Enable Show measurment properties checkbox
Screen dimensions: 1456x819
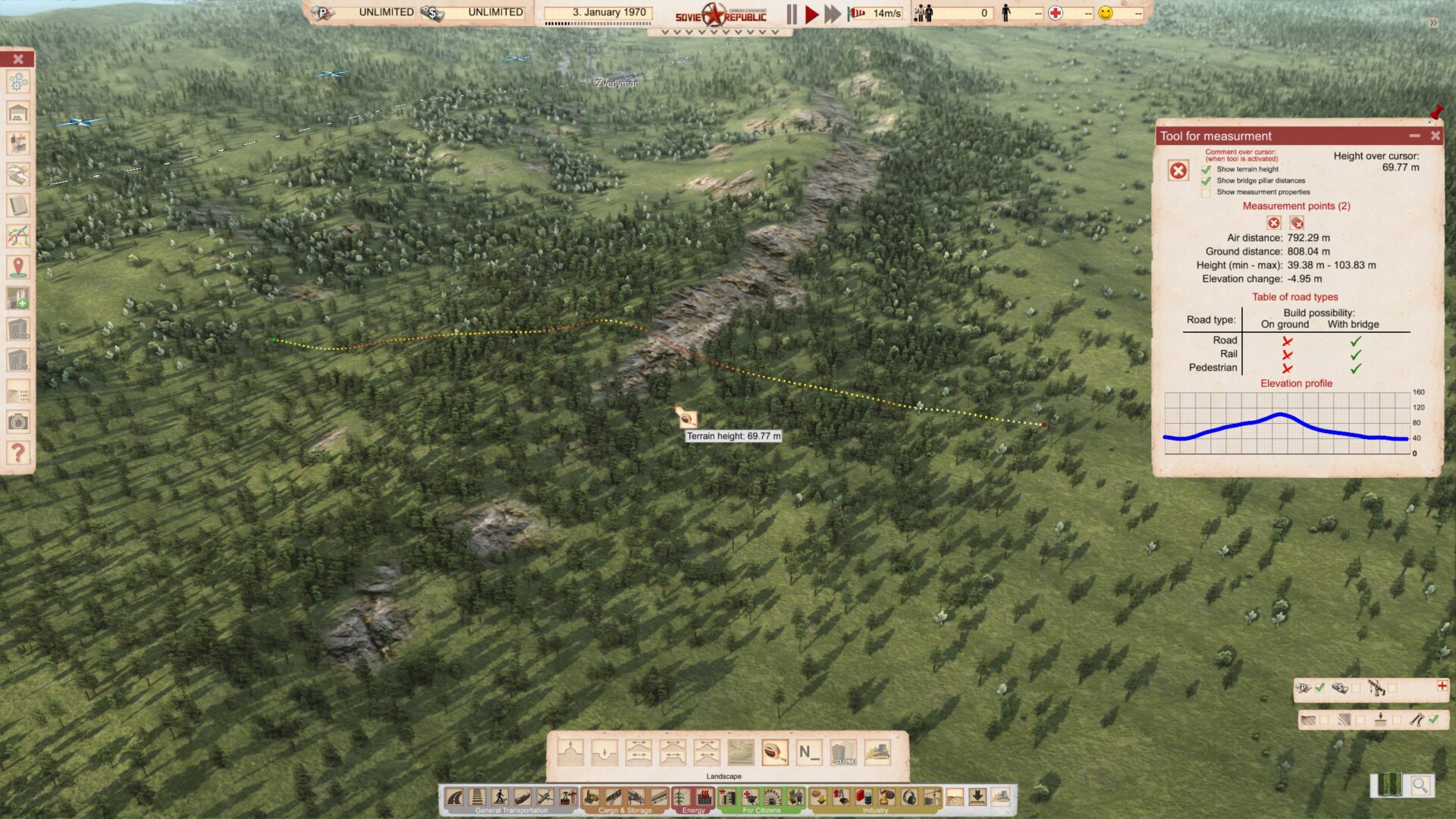click(1206, 193)
